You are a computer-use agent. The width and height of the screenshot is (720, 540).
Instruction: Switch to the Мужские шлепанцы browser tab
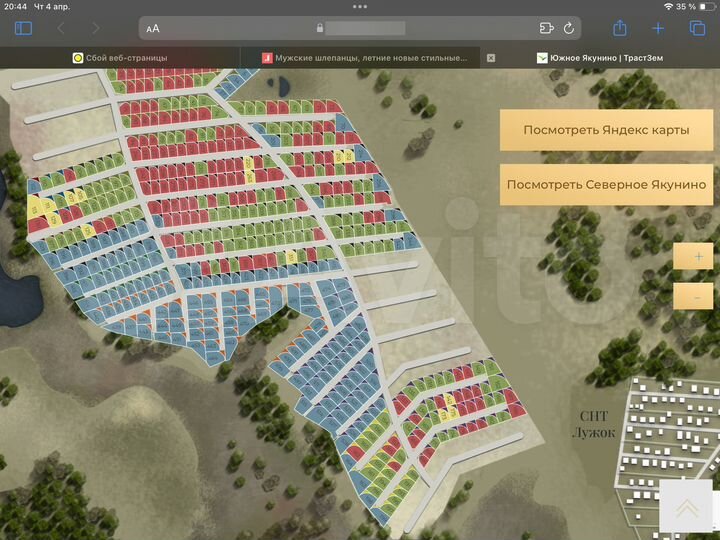point(365,58)
